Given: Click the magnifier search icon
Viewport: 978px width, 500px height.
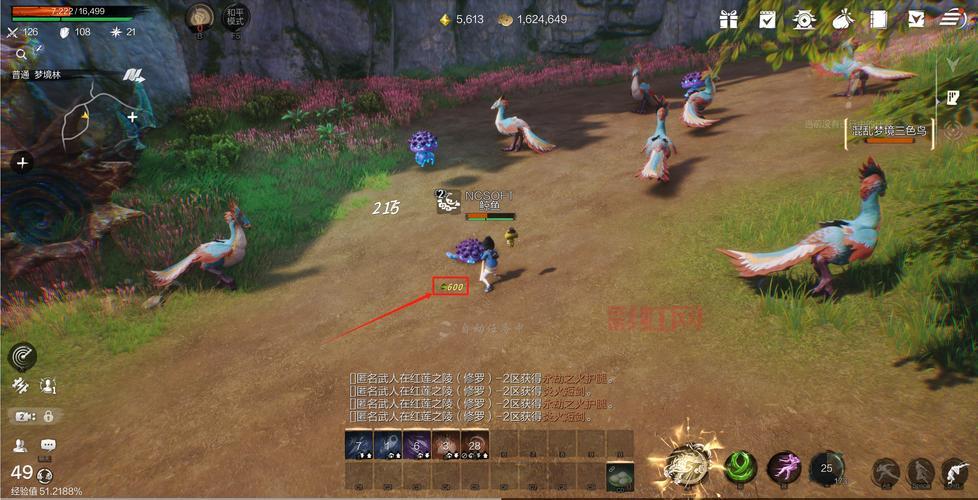Looking at the screenshot, I should [20, 54].
